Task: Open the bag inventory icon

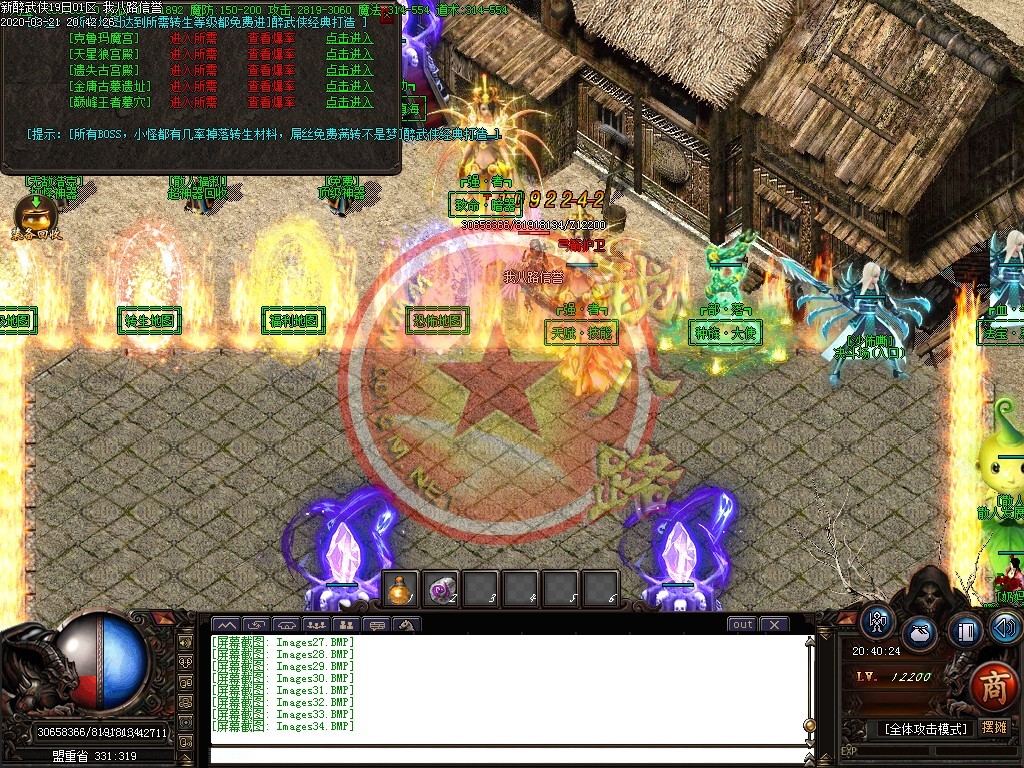Action: point(920,634)
